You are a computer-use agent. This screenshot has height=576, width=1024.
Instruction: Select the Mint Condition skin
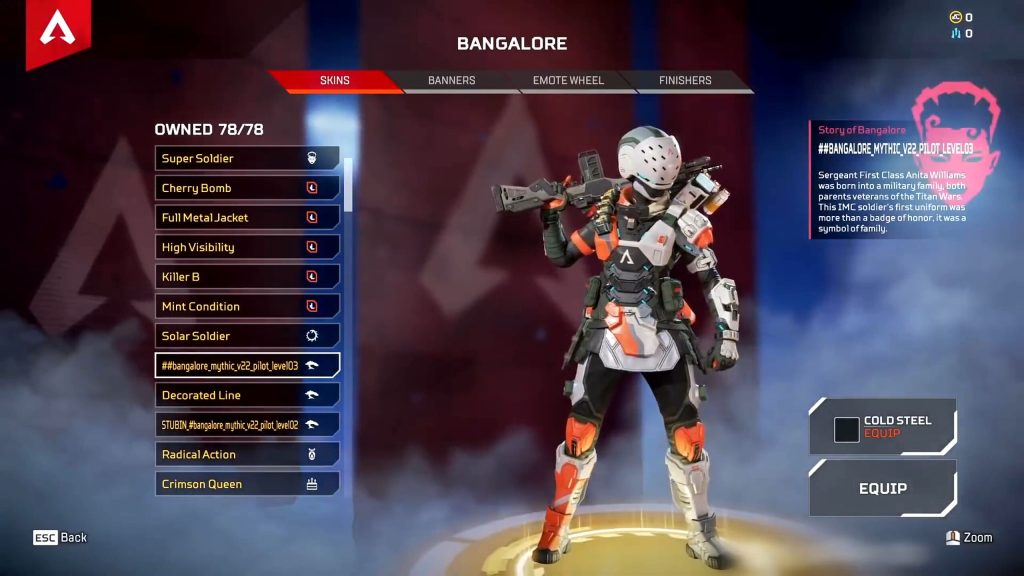(x=247, y=306)
